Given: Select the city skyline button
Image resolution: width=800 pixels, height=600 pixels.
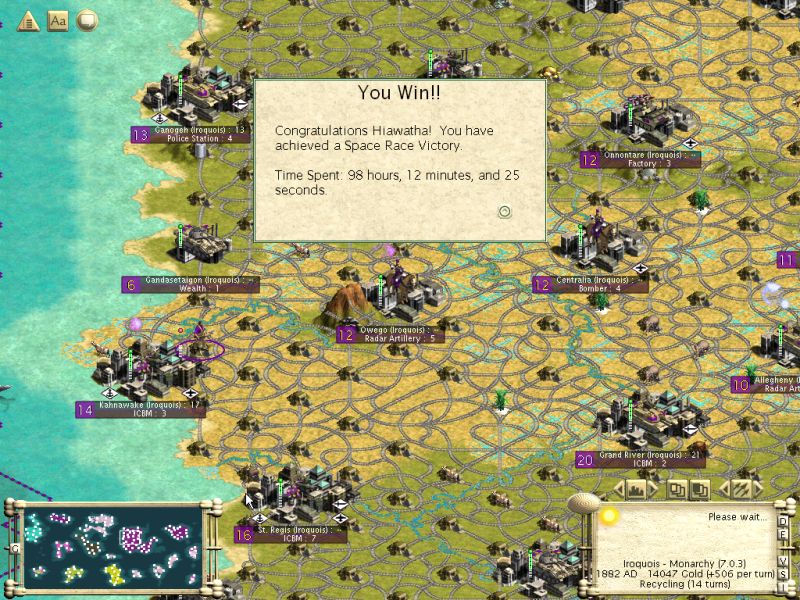Looking at the screenshot, I should tap(635, 489).
